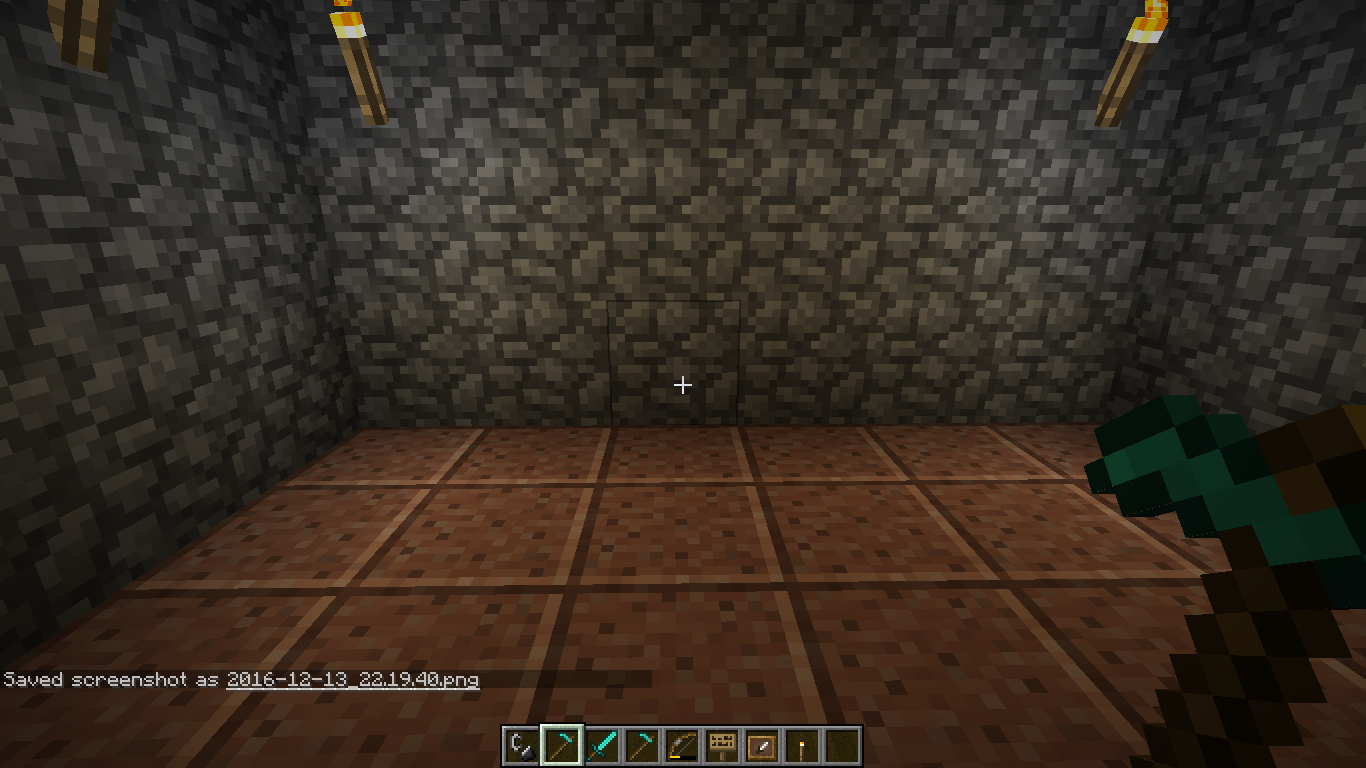Select the flint and steel slot
The width and height of the screenshot is (1366, 768).
(x=521, y=746)
